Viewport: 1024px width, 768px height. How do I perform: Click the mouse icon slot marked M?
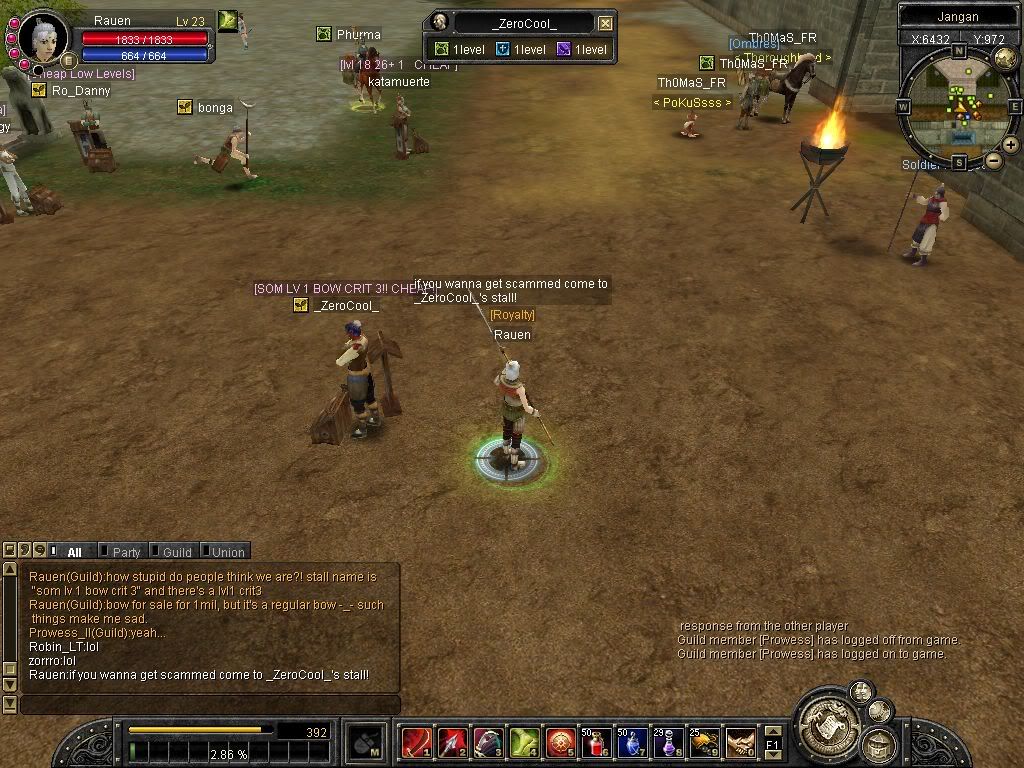point(365,743)
